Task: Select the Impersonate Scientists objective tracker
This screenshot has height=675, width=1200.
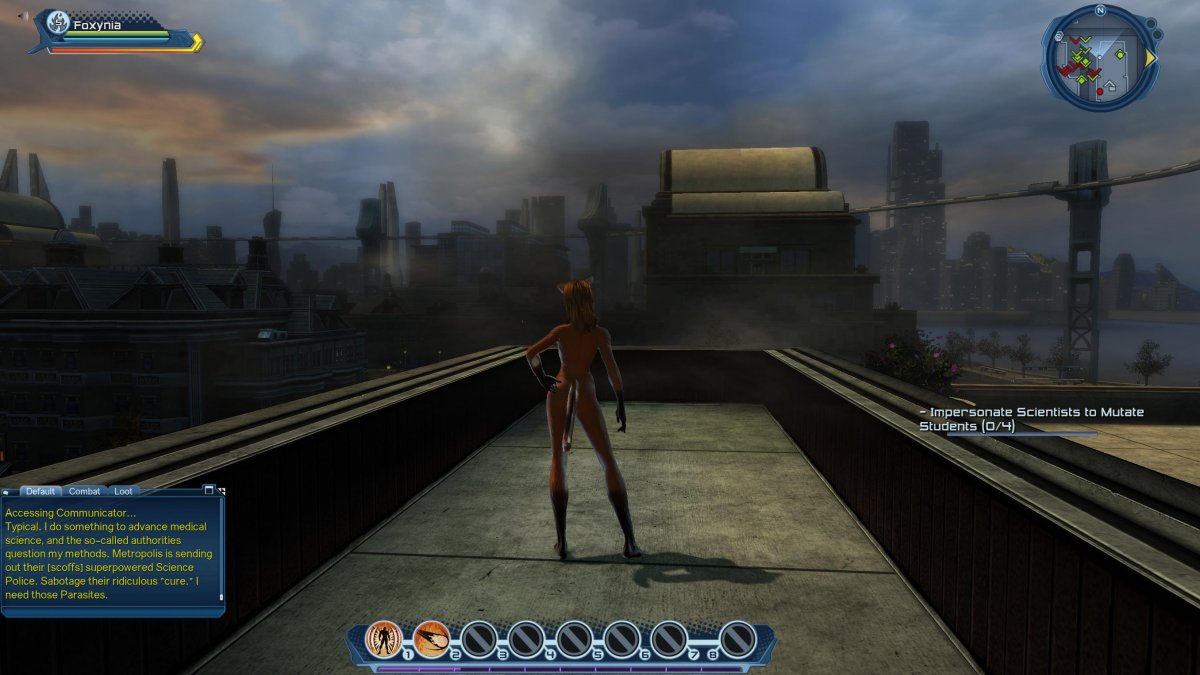Action: click(x=1031, y=419)
